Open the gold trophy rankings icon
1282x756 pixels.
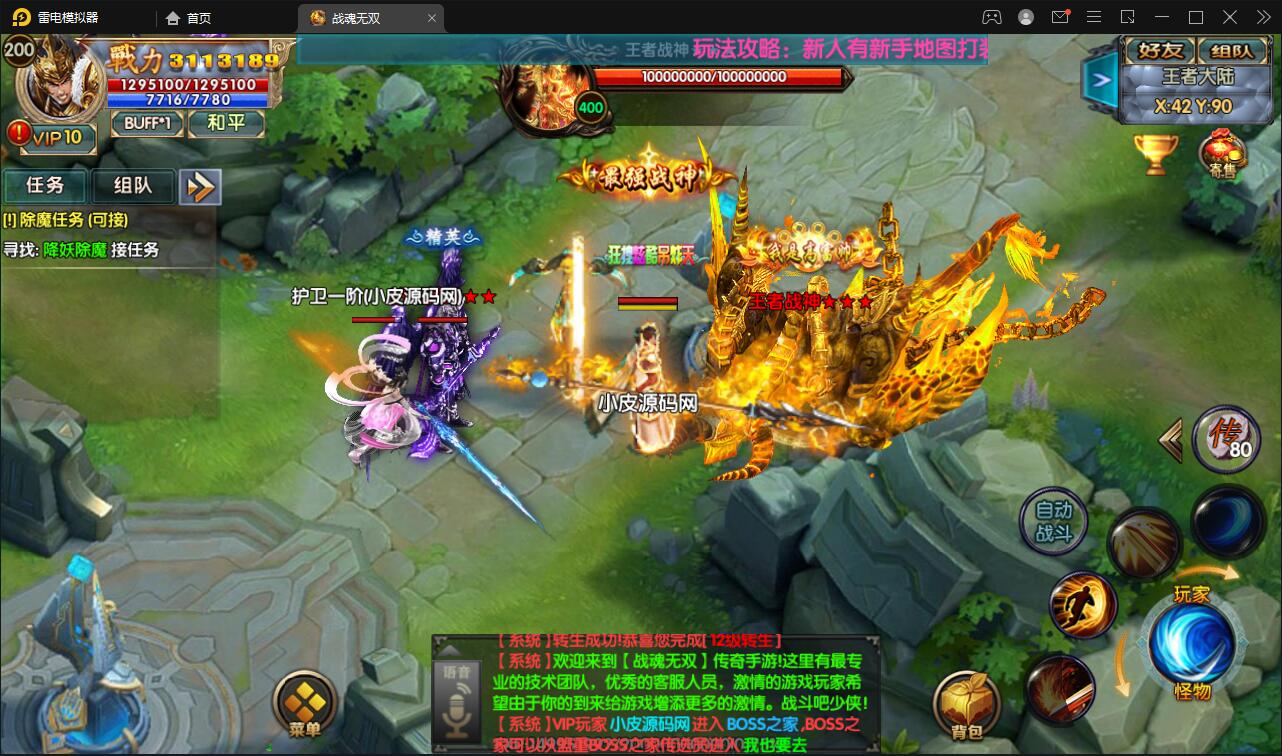click(1155, 153)
